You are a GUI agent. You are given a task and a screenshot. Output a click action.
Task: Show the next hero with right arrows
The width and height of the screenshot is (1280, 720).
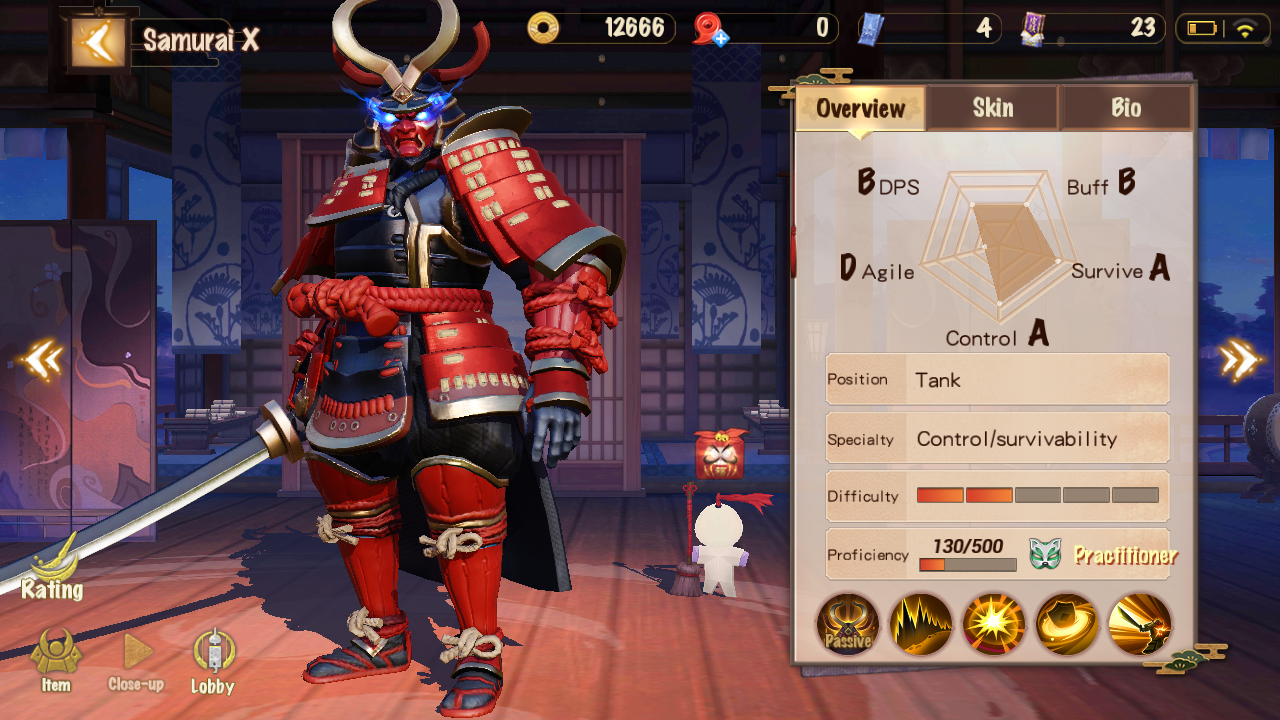1238,360
